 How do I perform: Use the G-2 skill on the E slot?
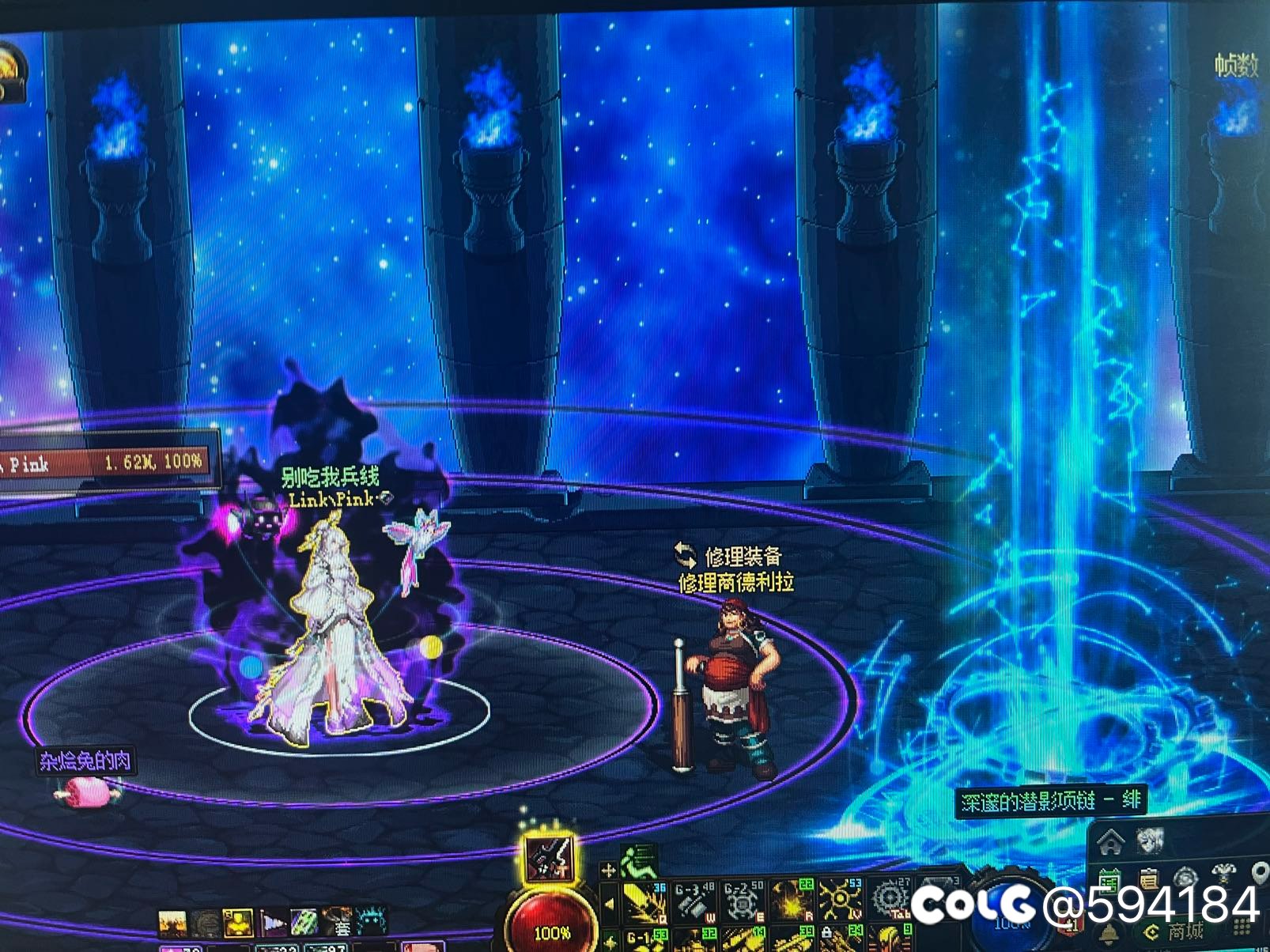[743, 900]
